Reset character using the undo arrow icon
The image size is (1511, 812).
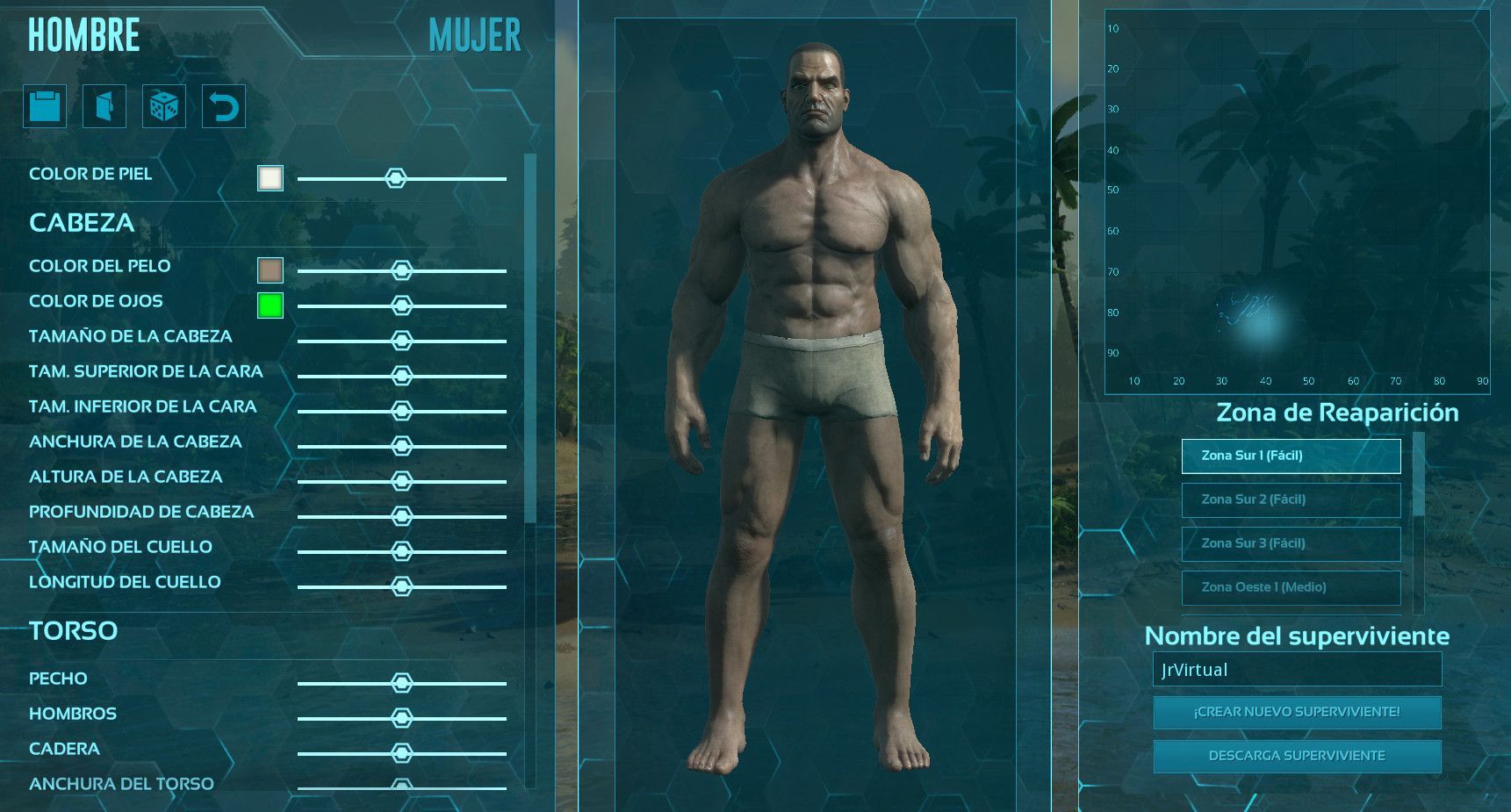[x=223, y=105]
